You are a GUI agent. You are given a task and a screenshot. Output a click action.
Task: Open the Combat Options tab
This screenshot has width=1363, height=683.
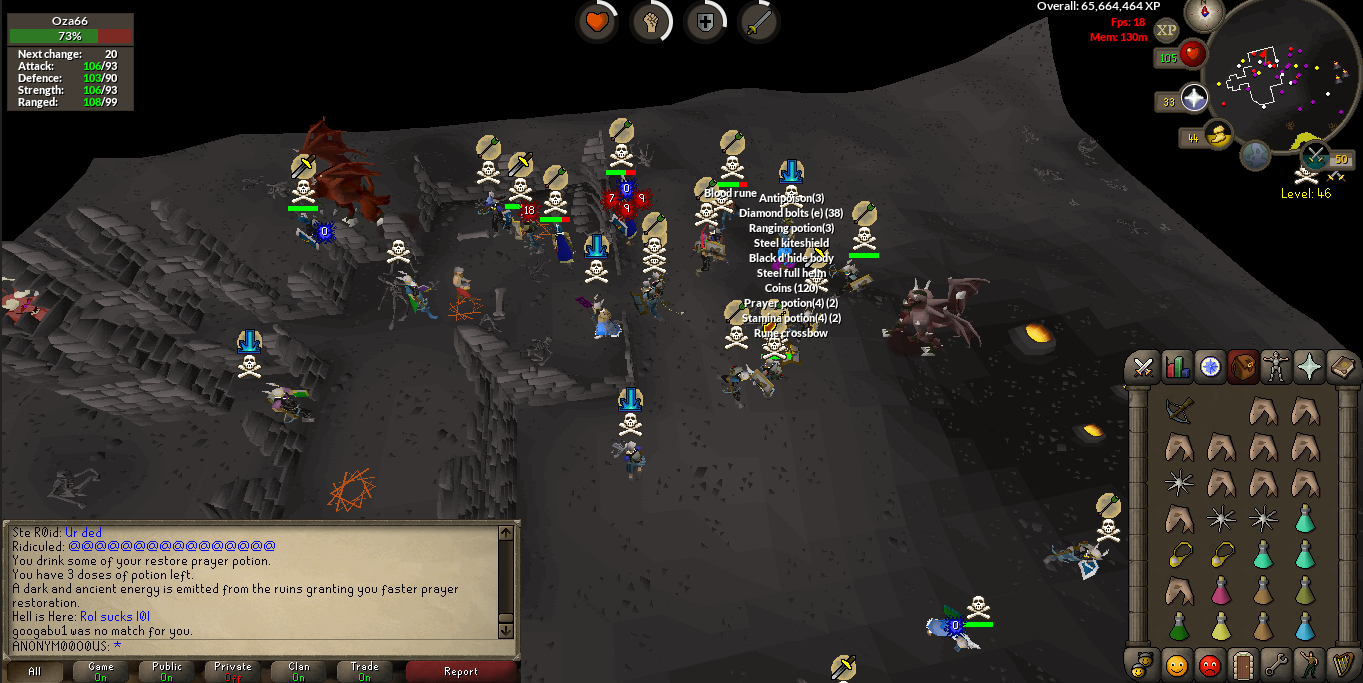point(1143,368)
